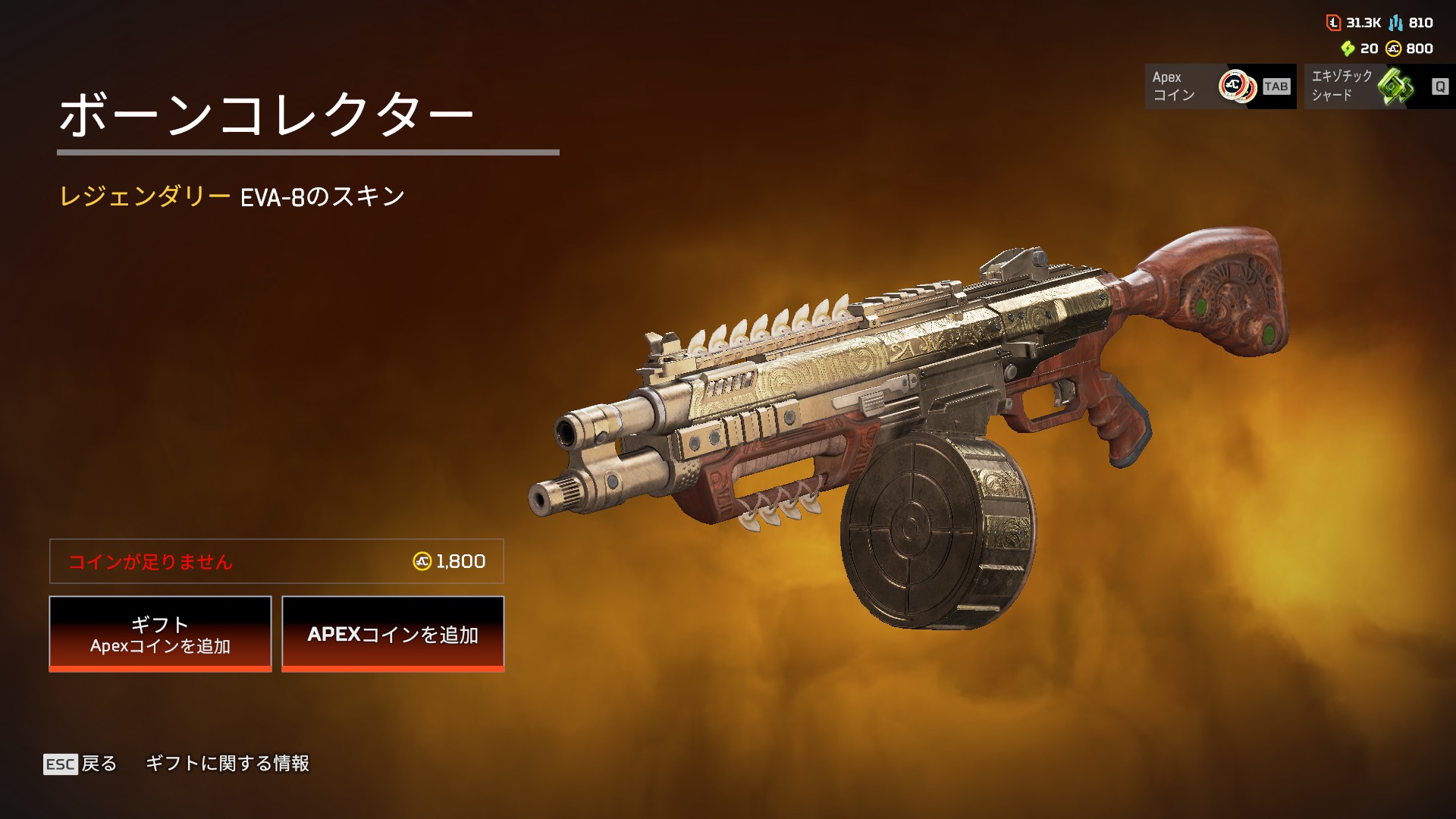The image size is (1456, 819).
Task: Go back with the 戻る button
Action: (x=81, y=764)
